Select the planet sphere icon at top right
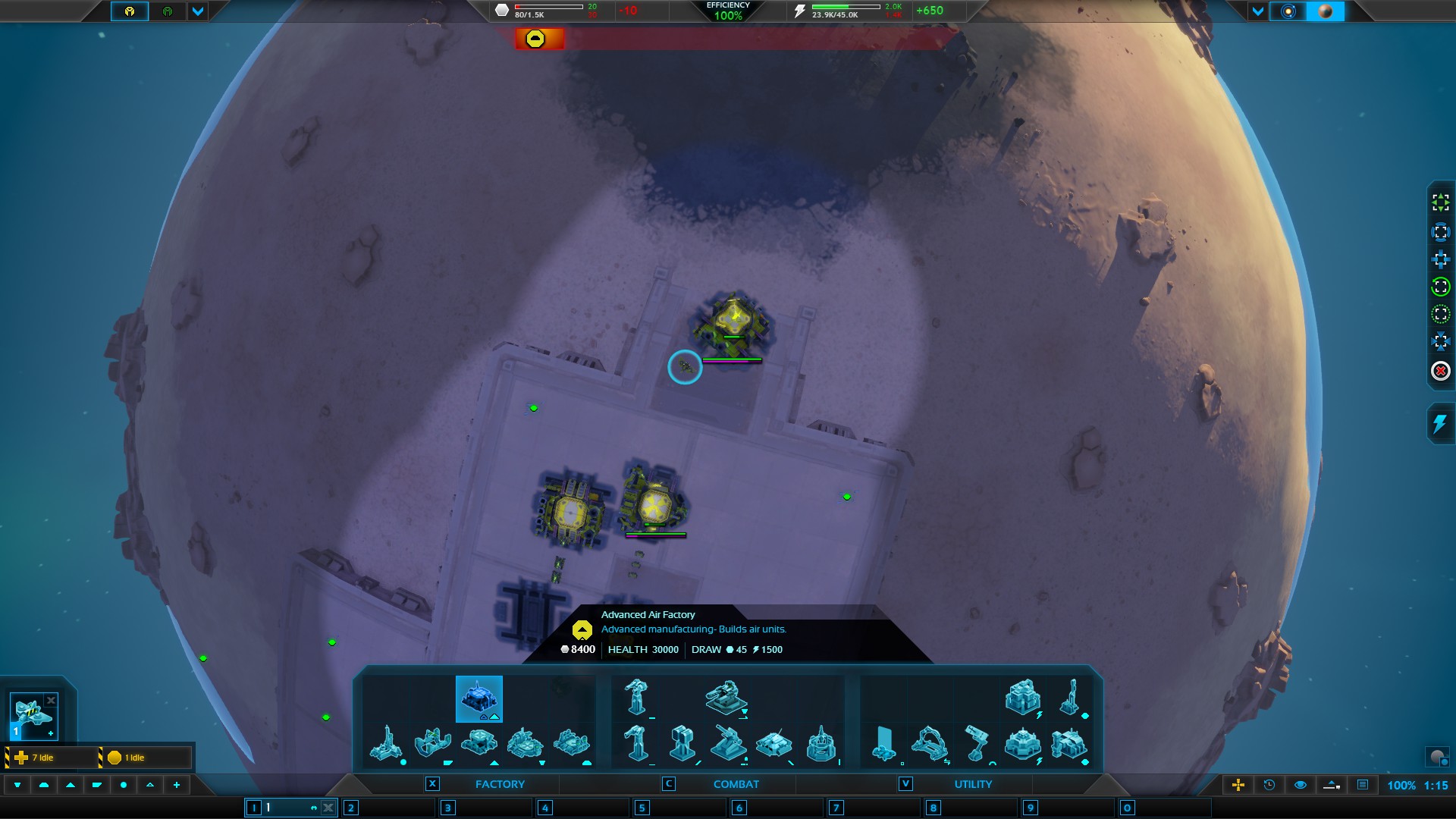Screen dimensions: 1456x819 click(1326, 11)
